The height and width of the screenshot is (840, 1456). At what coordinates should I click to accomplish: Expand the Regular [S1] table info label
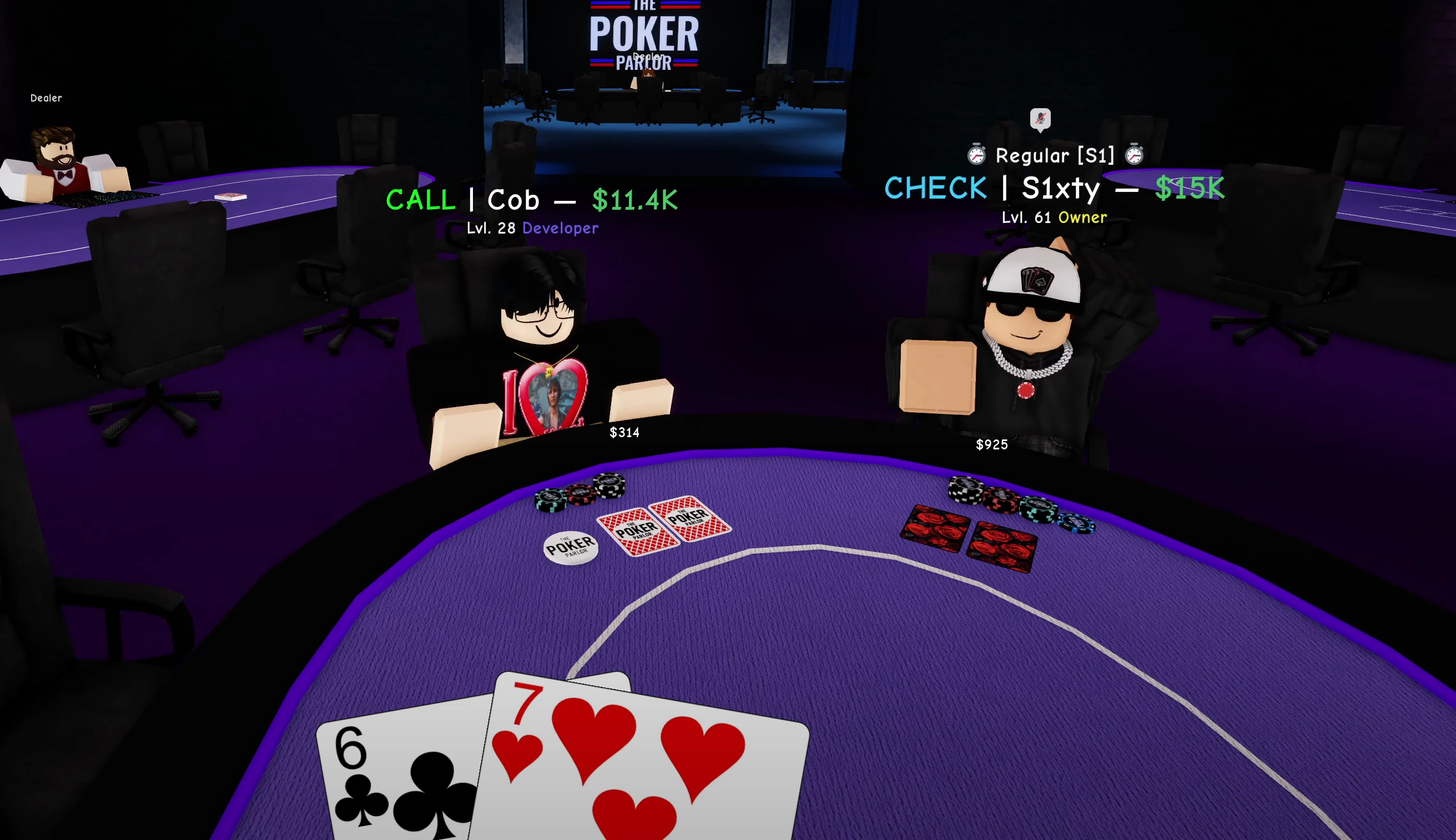1055,155
